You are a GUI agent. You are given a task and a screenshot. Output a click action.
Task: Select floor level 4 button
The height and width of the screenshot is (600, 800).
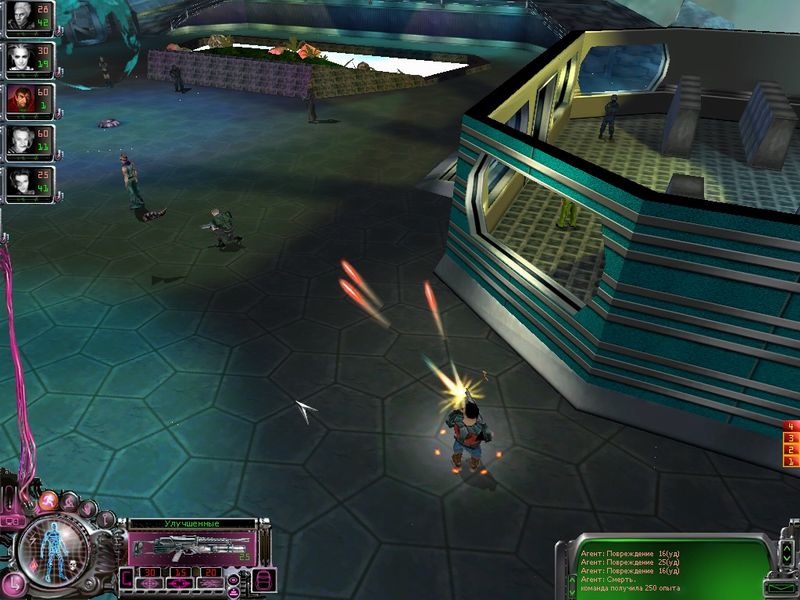(791, 427)
